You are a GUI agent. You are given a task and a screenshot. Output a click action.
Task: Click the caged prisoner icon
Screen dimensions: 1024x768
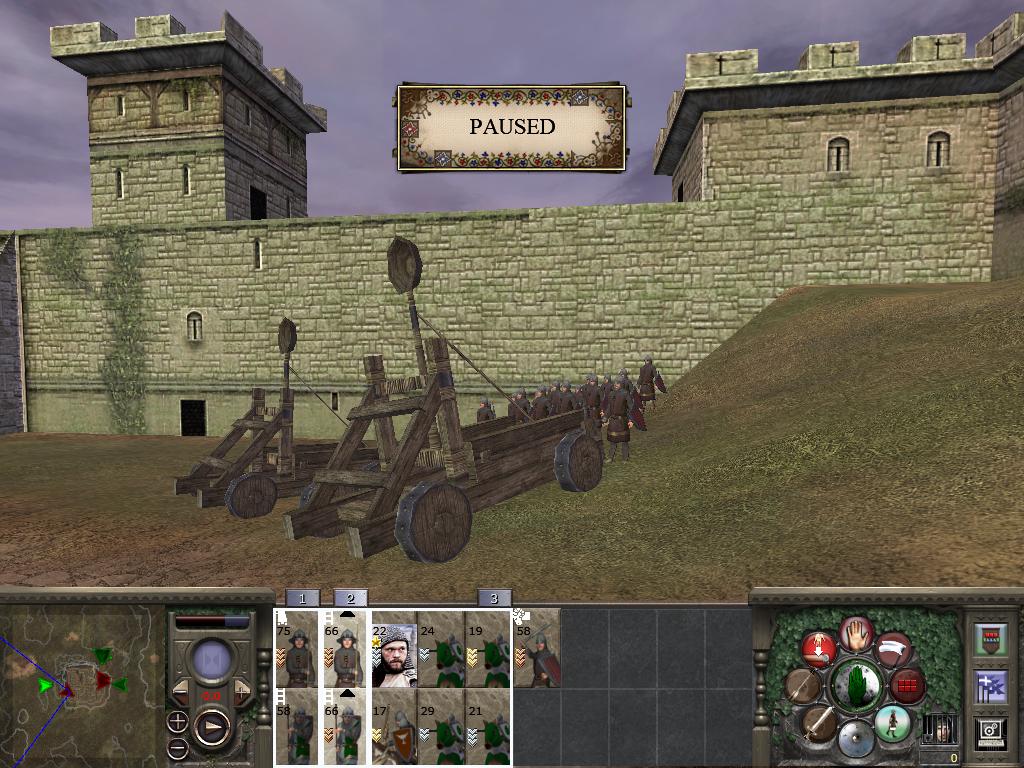(x=938, y=728)
